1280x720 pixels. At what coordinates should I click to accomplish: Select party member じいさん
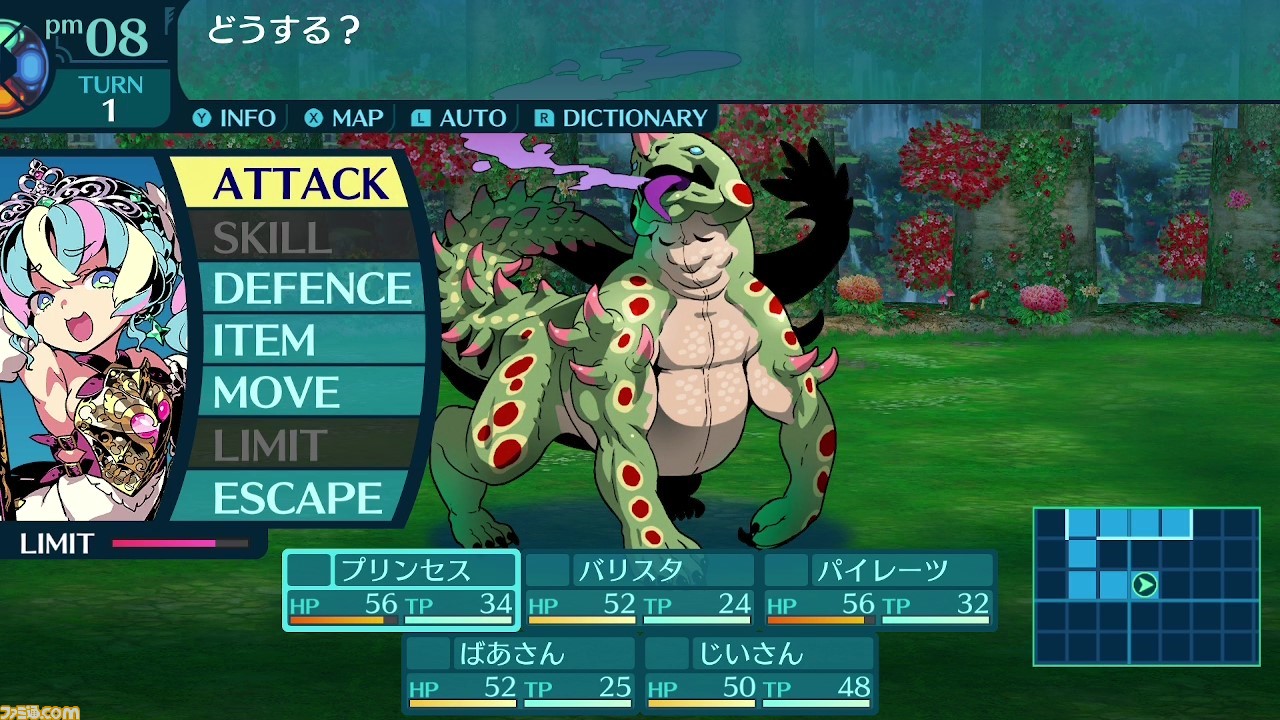tap(759, 673)
